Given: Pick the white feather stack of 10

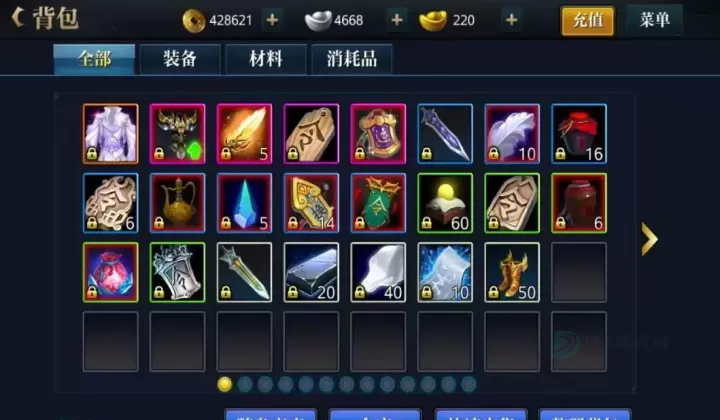Looking at the screenshot, I should (511, 133).
